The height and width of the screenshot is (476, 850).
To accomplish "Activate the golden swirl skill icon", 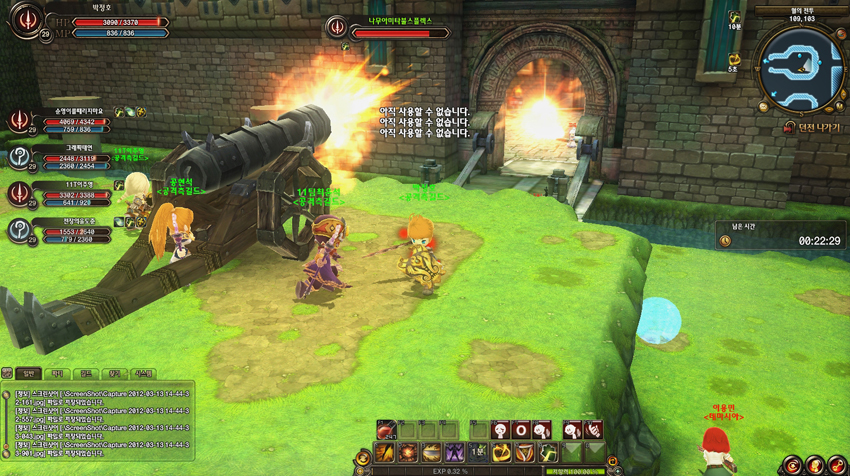I will pos(502,453).
